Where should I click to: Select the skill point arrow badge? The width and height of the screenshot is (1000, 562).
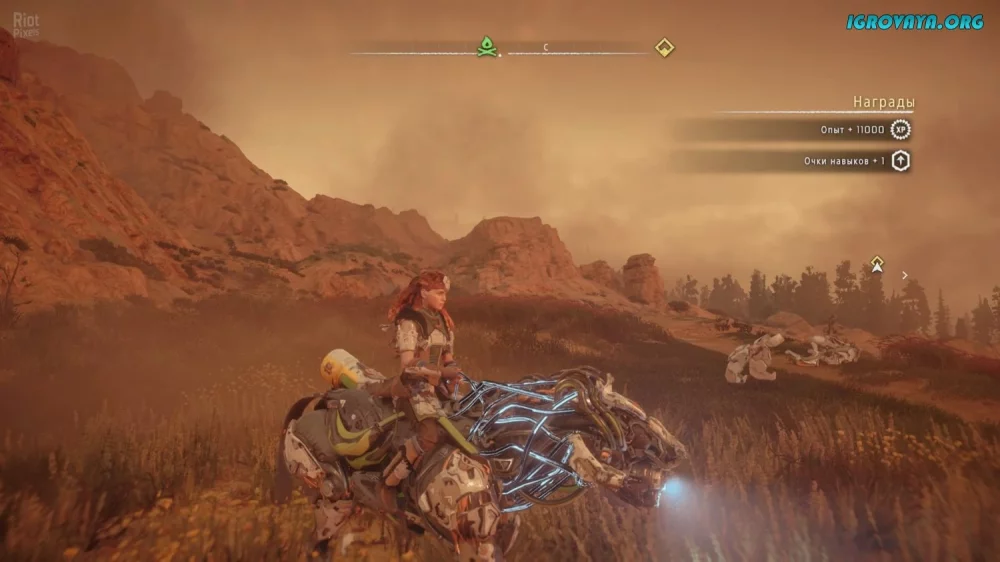(x=900, y=160)
